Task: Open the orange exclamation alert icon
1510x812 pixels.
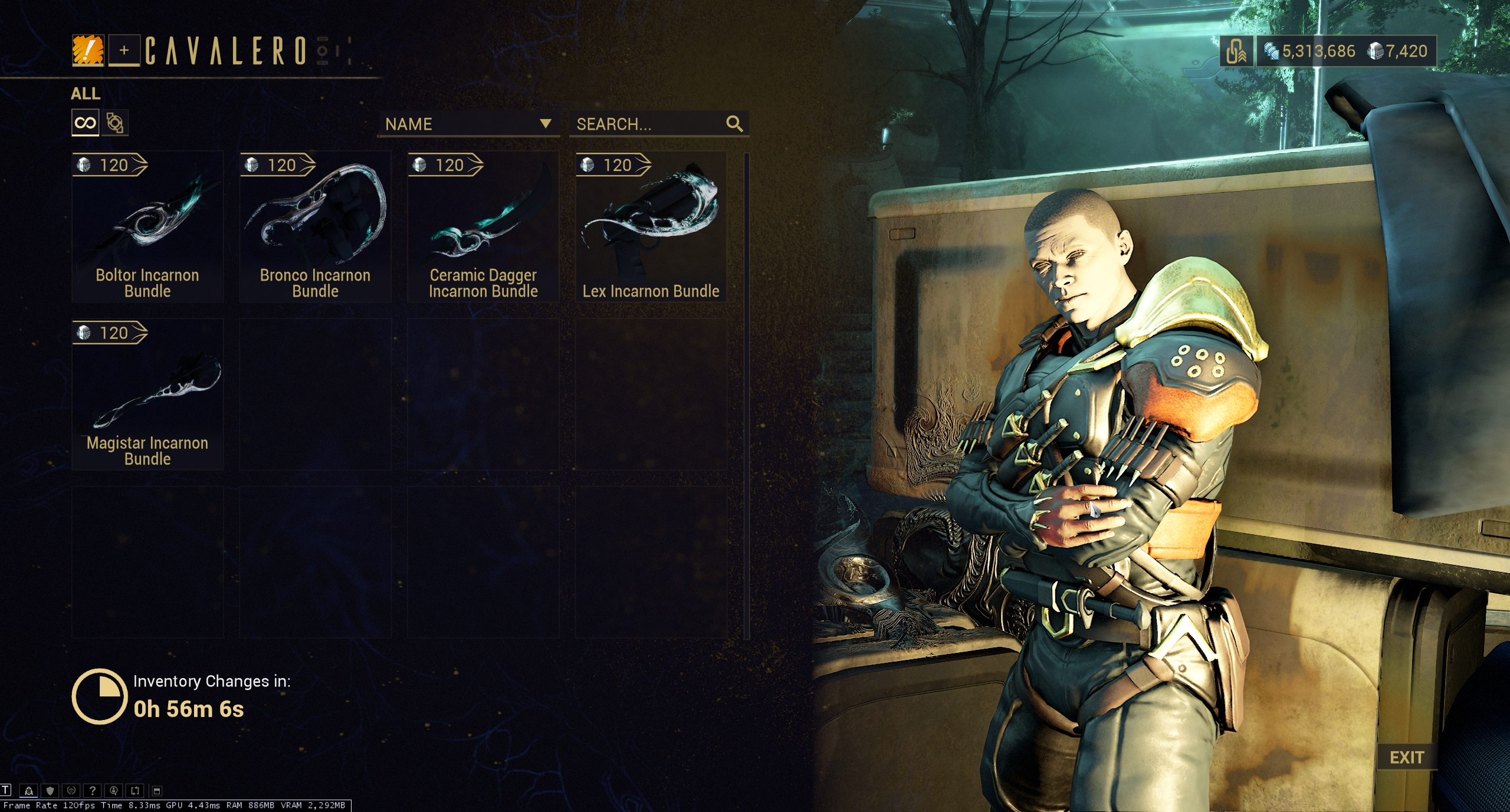Action: click(88, 50)
